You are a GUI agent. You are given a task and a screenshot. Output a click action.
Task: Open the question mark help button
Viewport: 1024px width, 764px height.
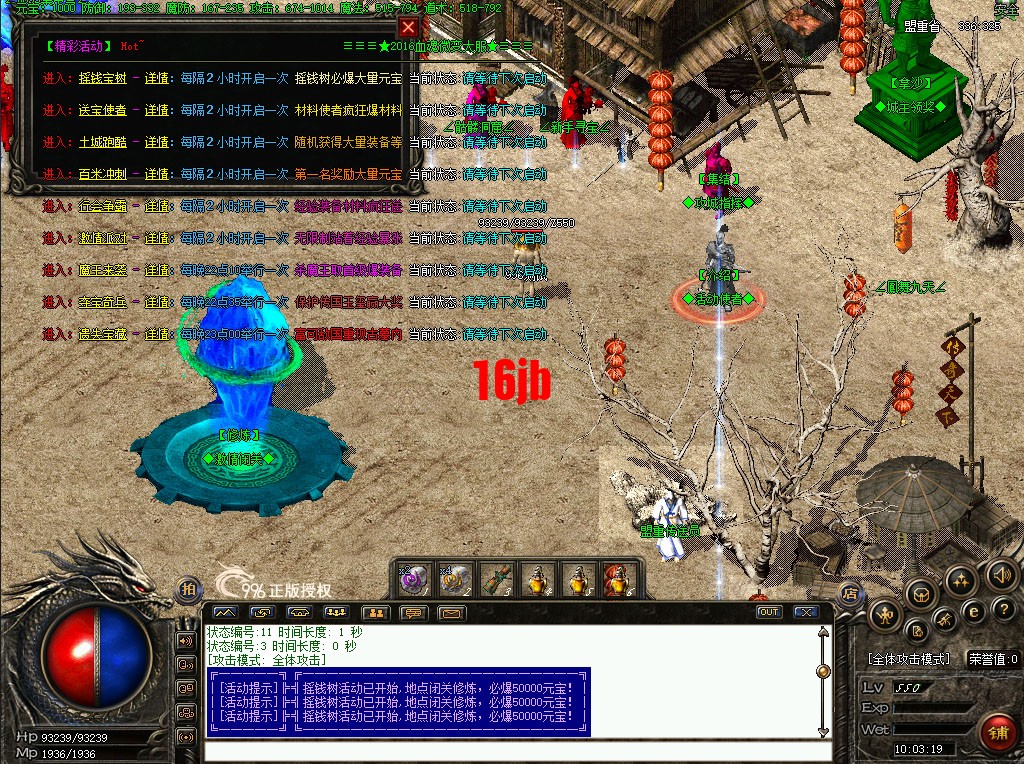(1003, 608)
